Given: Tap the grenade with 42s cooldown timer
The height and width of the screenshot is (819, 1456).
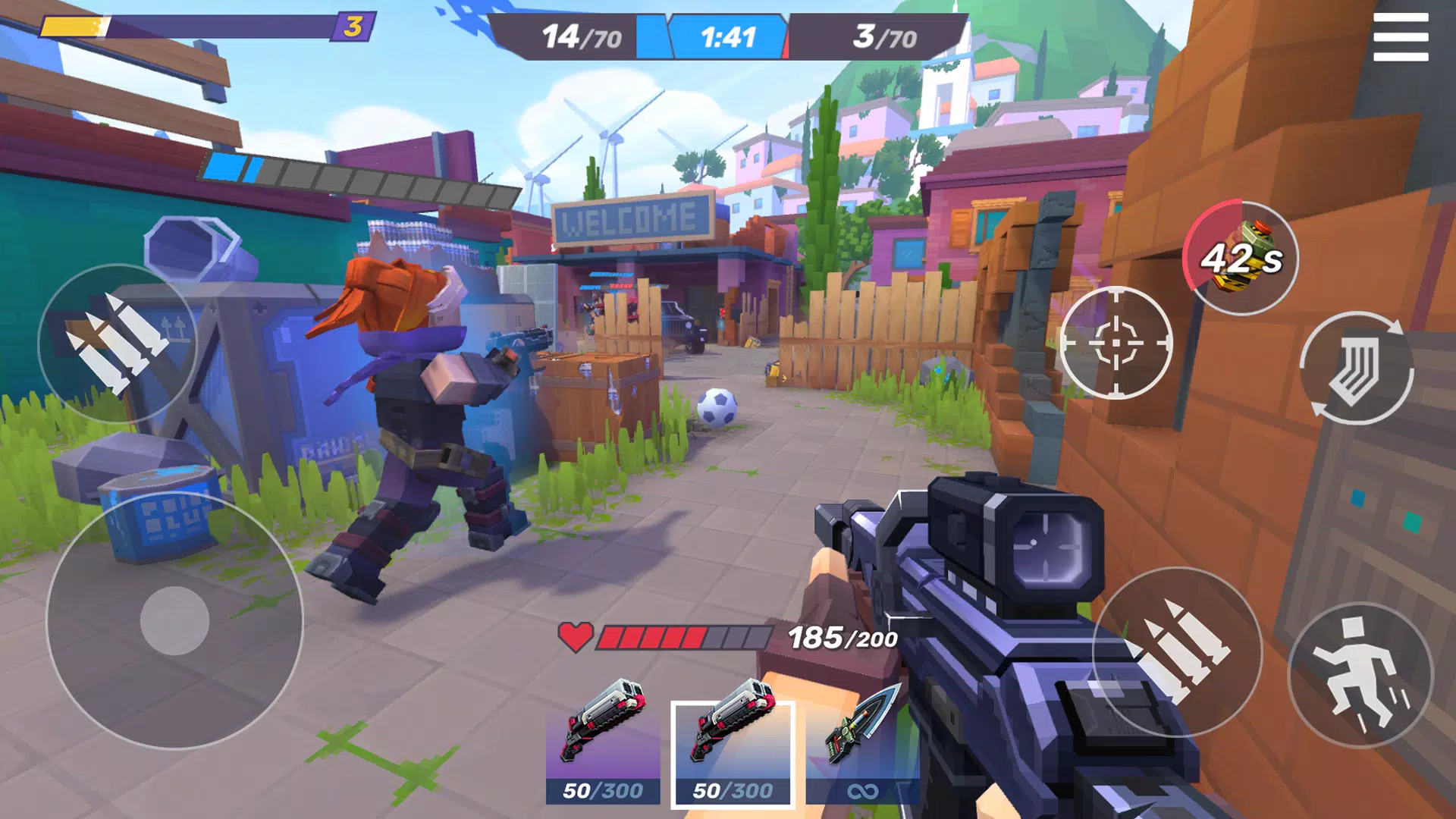Looking at the screenshot, I should point(1241,259).
